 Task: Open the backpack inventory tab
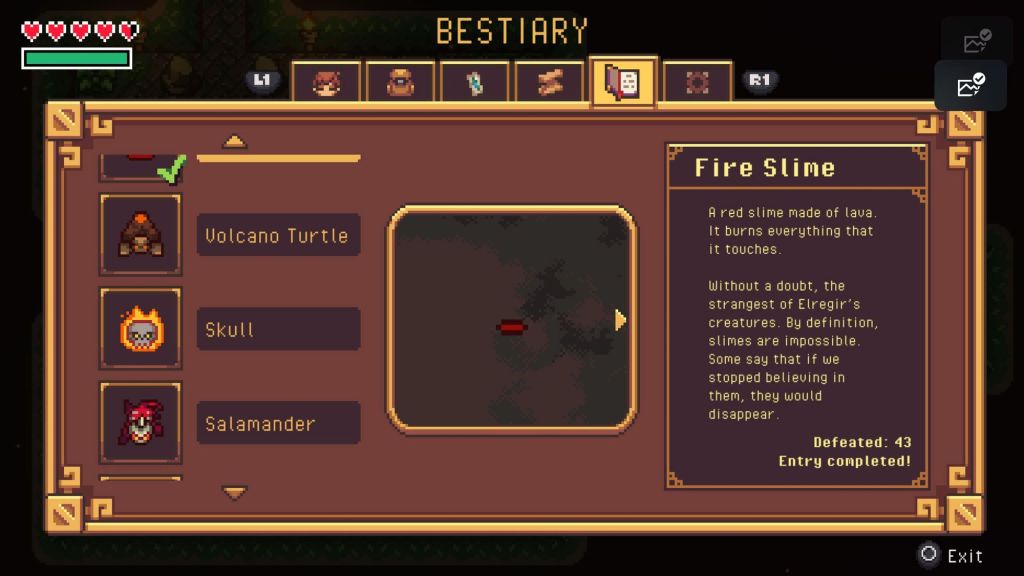click(400, 83)
